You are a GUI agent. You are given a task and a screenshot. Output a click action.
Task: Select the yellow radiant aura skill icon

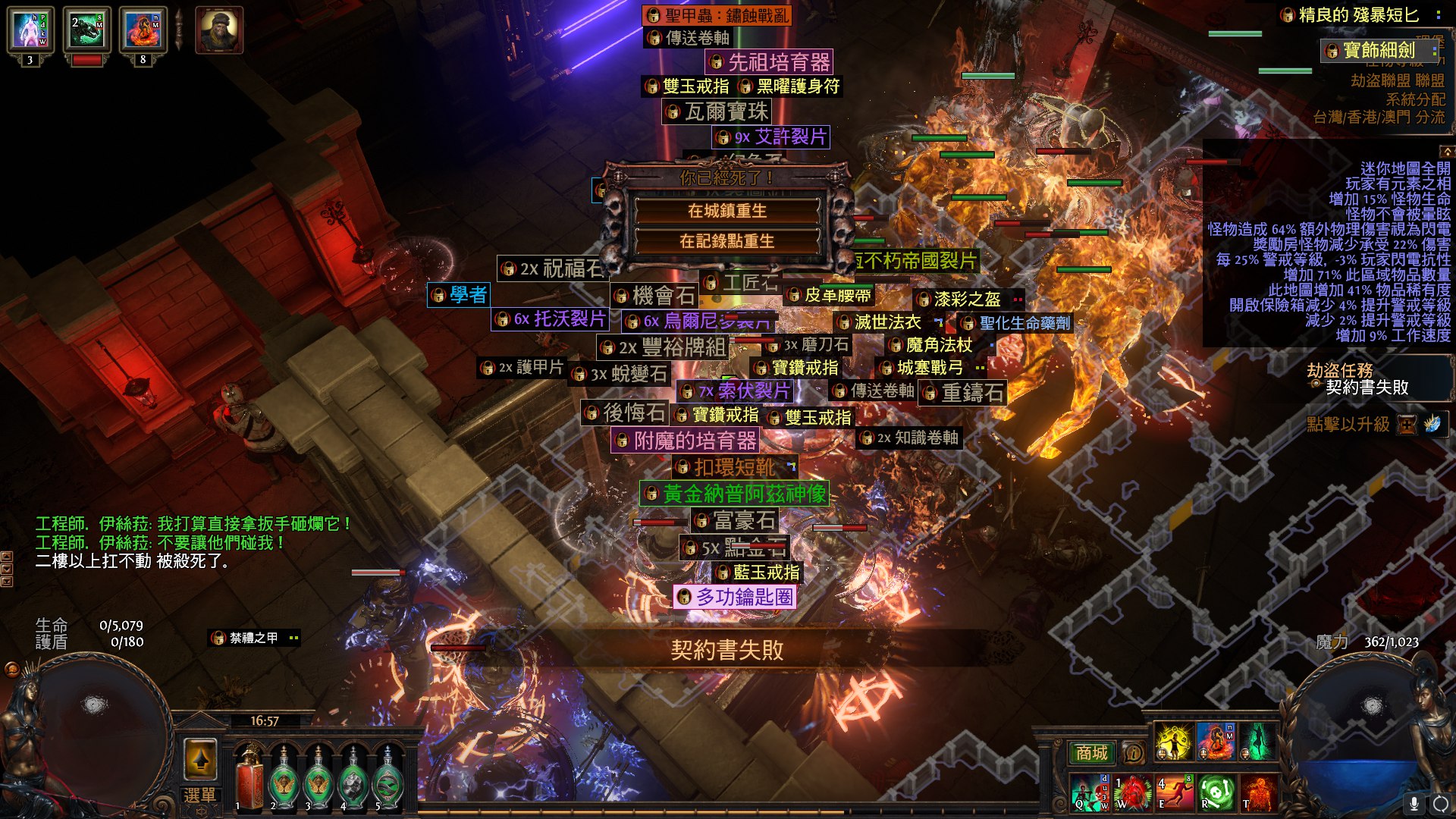tap(1173, 741)
